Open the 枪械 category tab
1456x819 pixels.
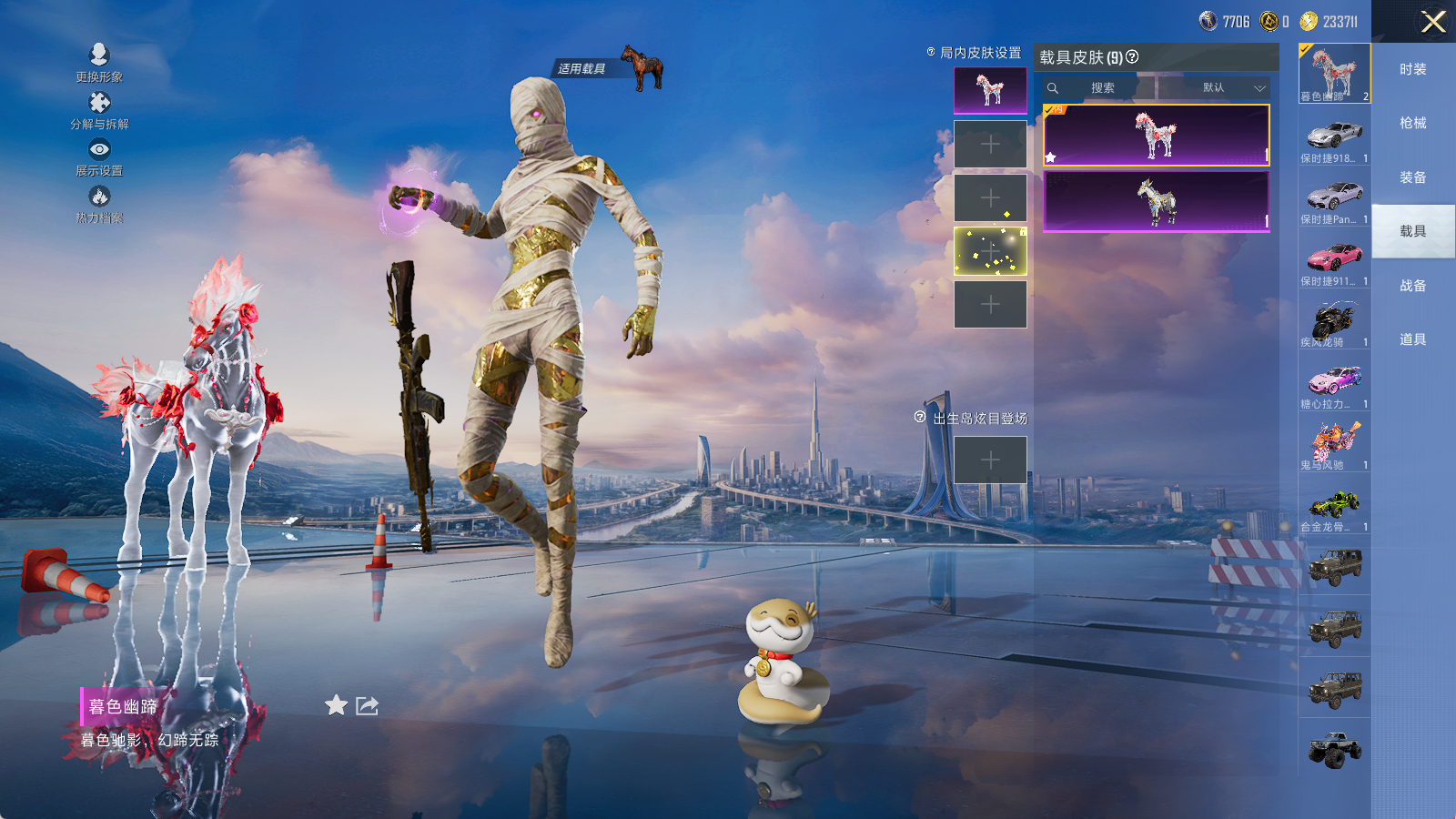coord(1412,123)
